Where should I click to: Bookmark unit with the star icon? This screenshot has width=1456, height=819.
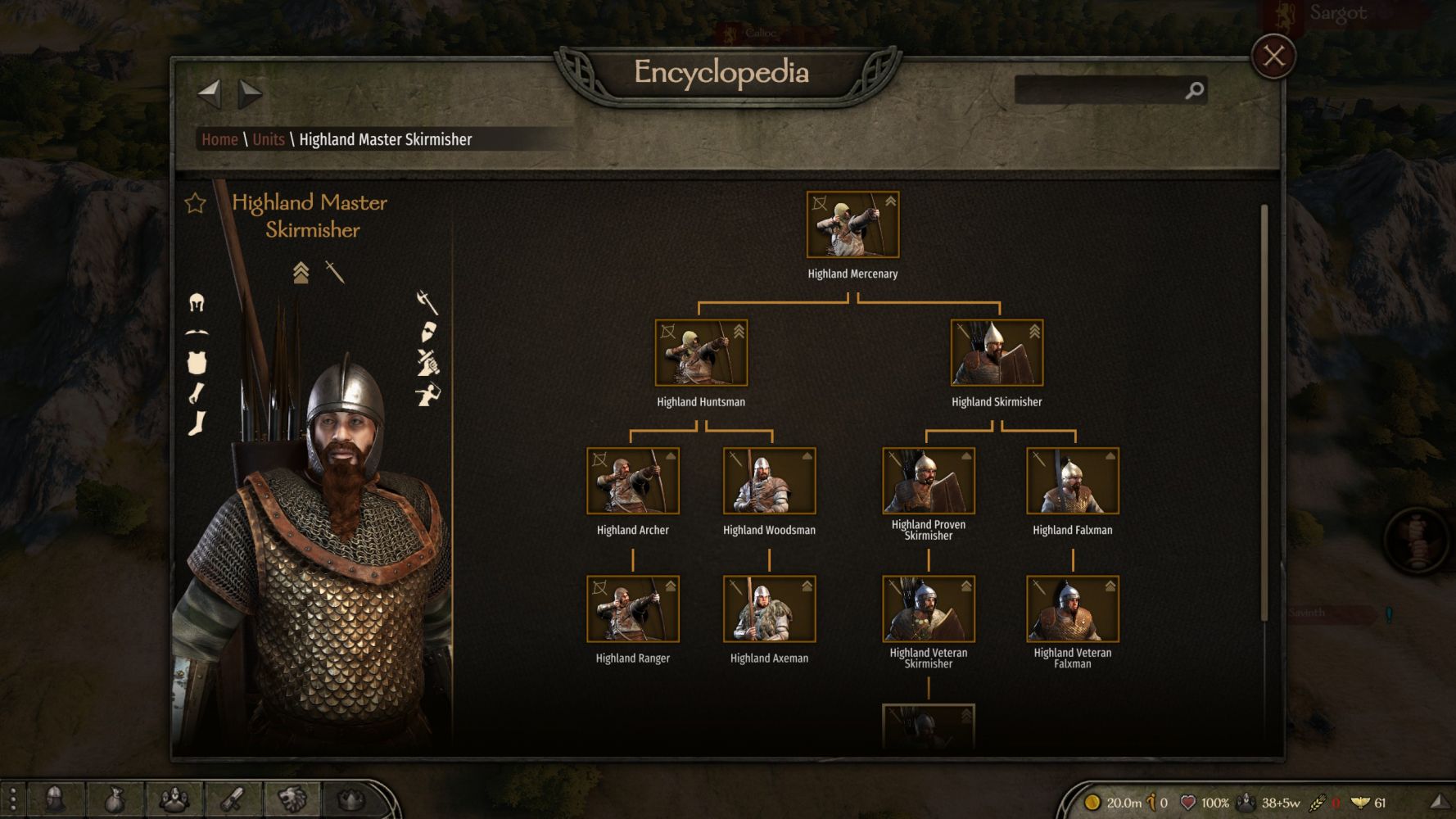coord(195,203)
